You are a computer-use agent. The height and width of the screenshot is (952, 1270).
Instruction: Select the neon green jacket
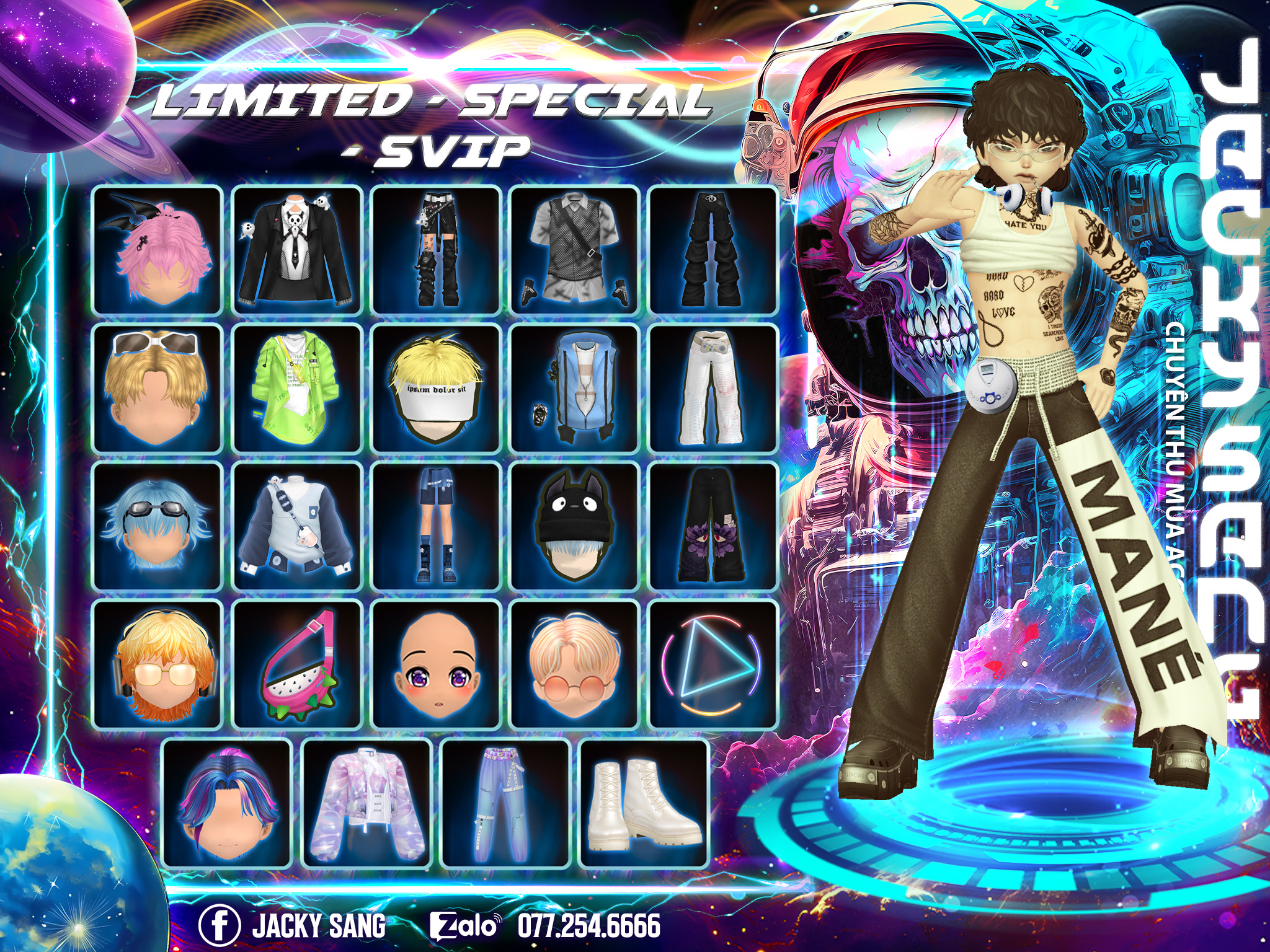(296, 388)
